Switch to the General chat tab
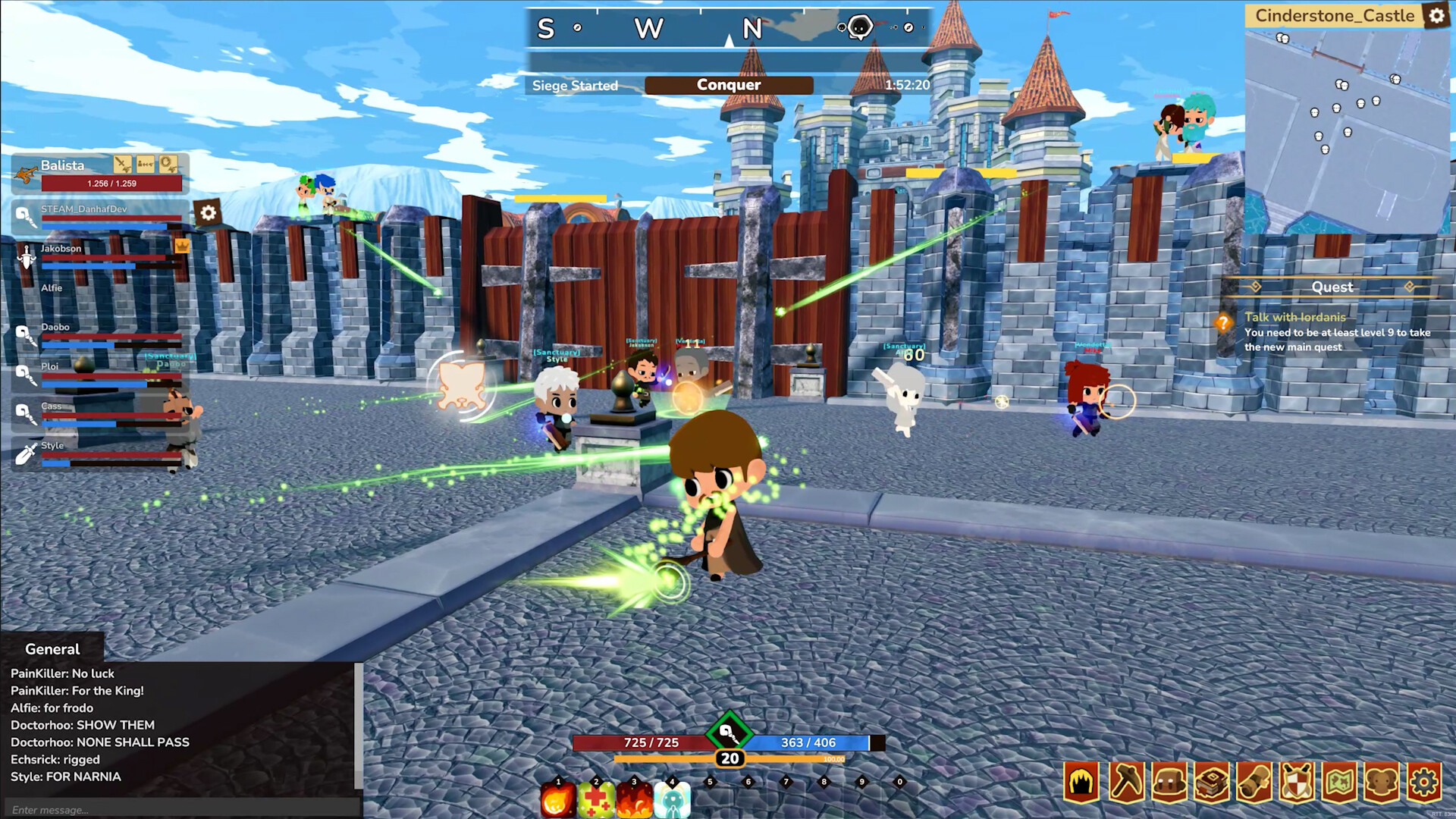This screenshot has width=1456, height=819. pyautogui.click(x=52, y=649)
